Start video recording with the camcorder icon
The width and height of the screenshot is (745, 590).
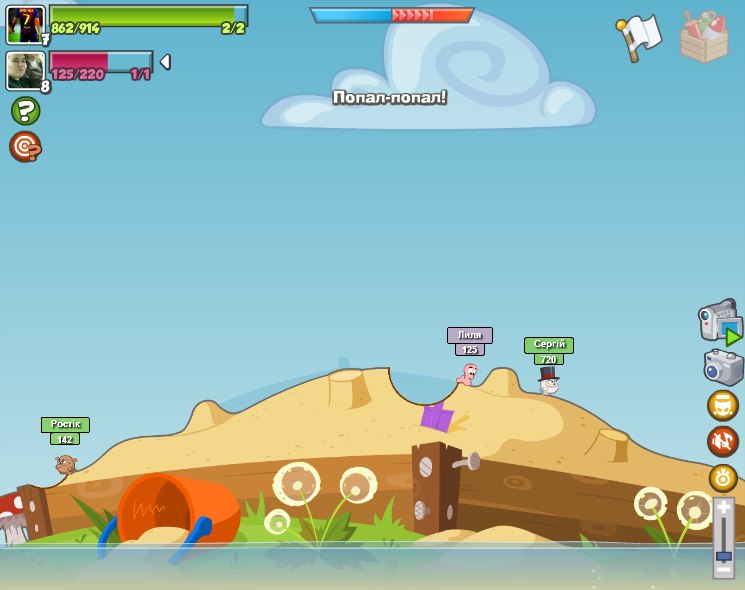tap(720, 321)
